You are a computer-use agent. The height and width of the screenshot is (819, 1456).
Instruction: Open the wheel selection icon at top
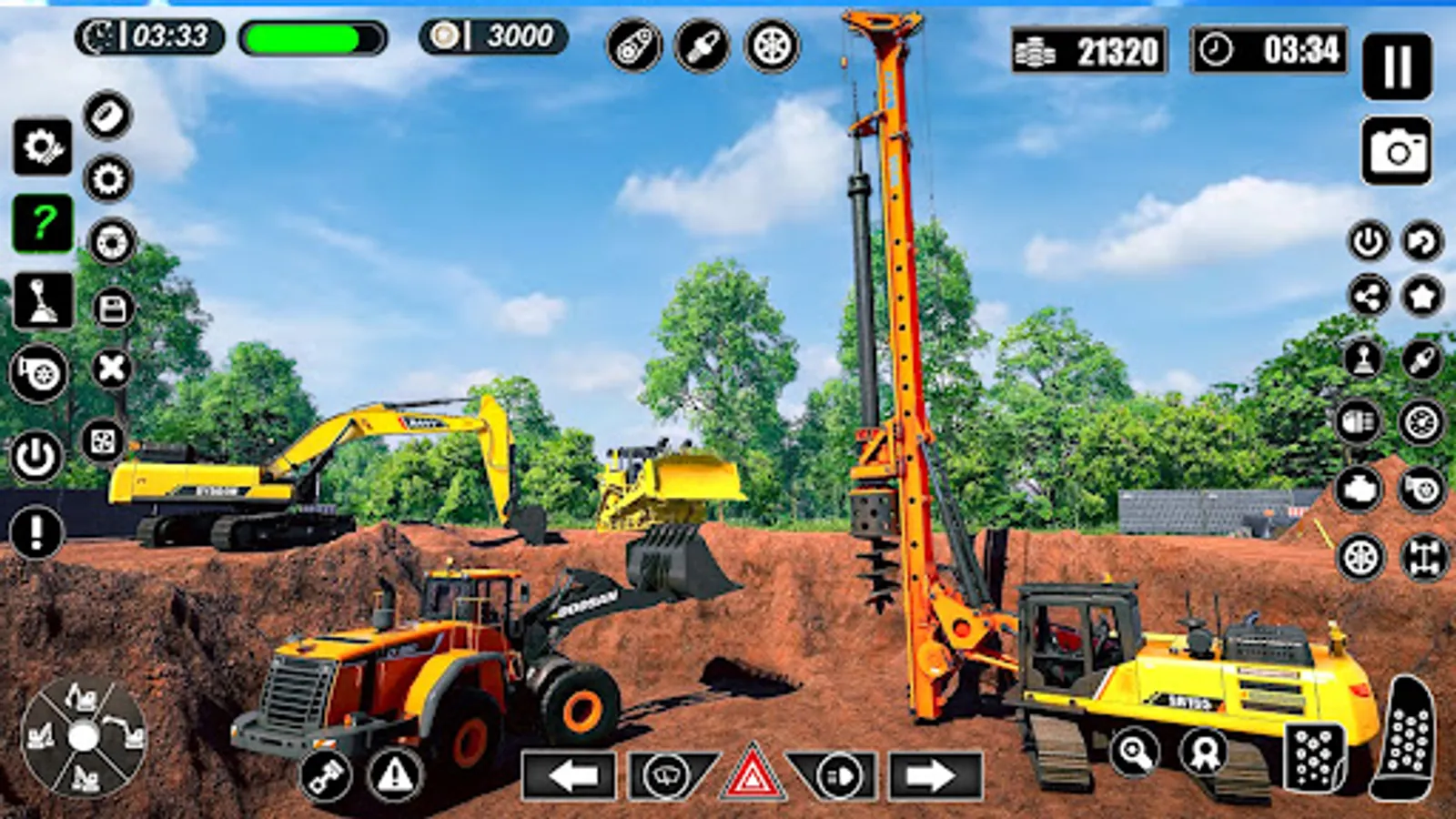point(772,45)
